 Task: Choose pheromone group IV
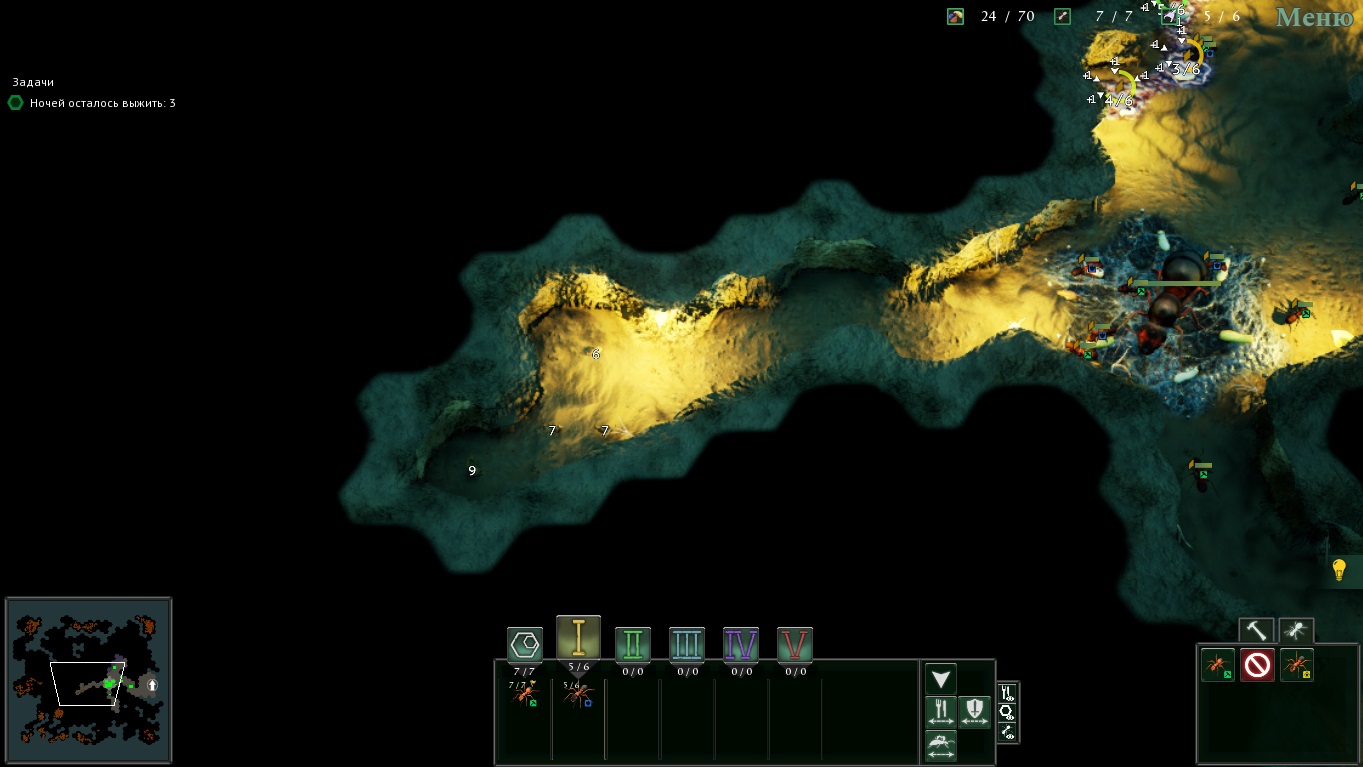(741, 645)
